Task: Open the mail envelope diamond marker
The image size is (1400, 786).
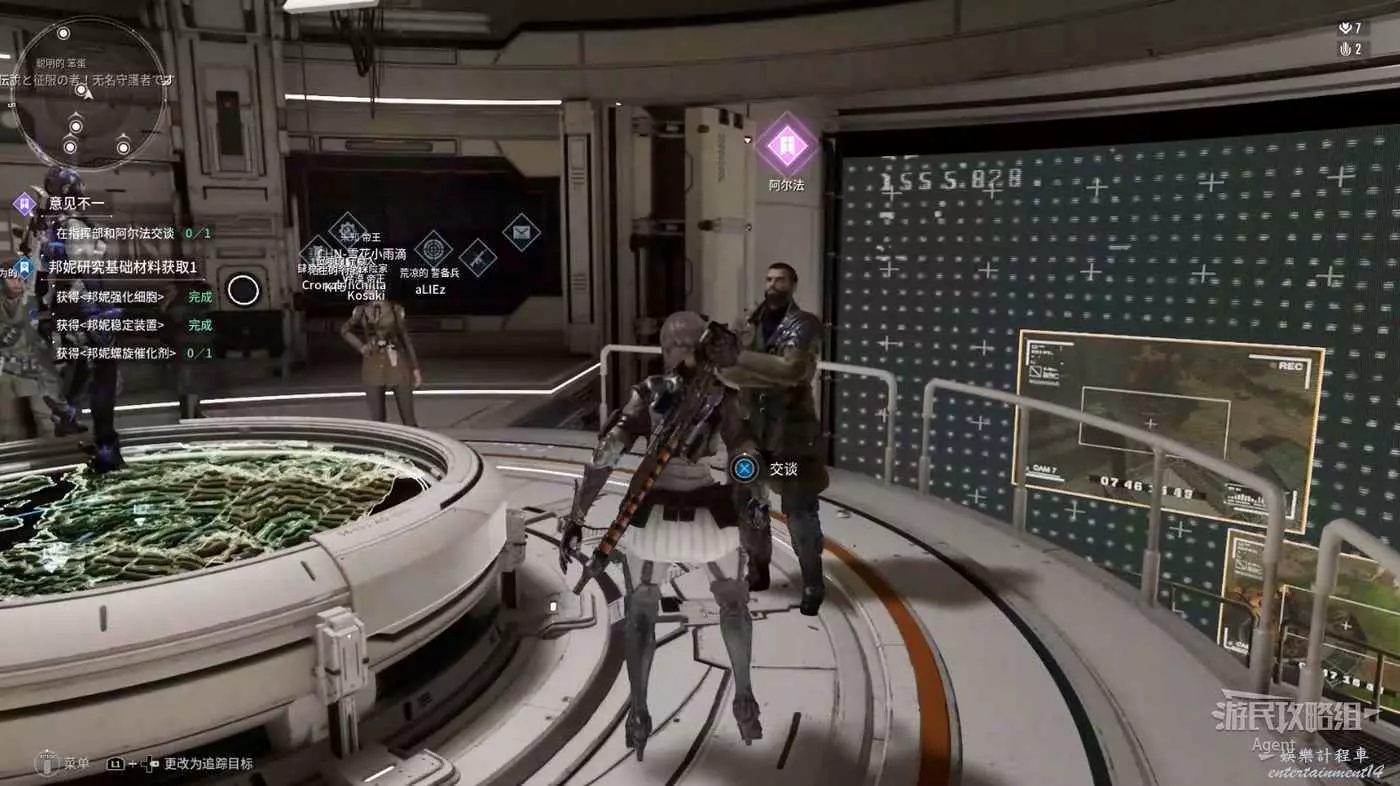Action: click(521, 232)
